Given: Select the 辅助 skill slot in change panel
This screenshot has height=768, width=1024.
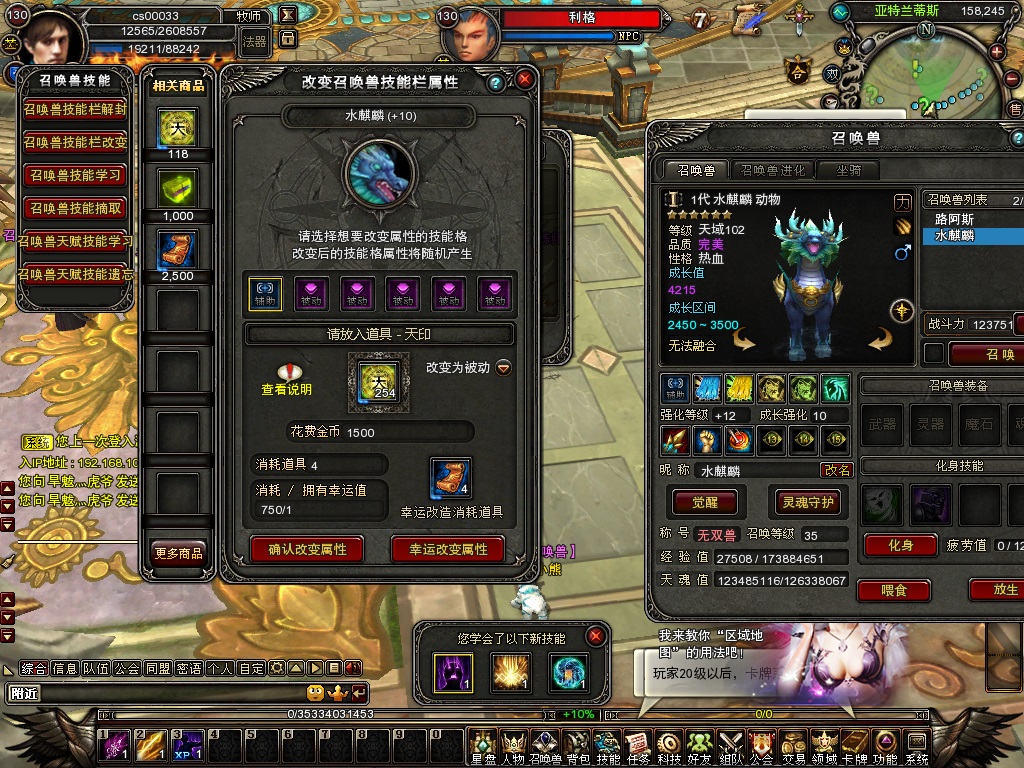Looking at the screenshot, I should pyautogui.click(x=265, y=293).
